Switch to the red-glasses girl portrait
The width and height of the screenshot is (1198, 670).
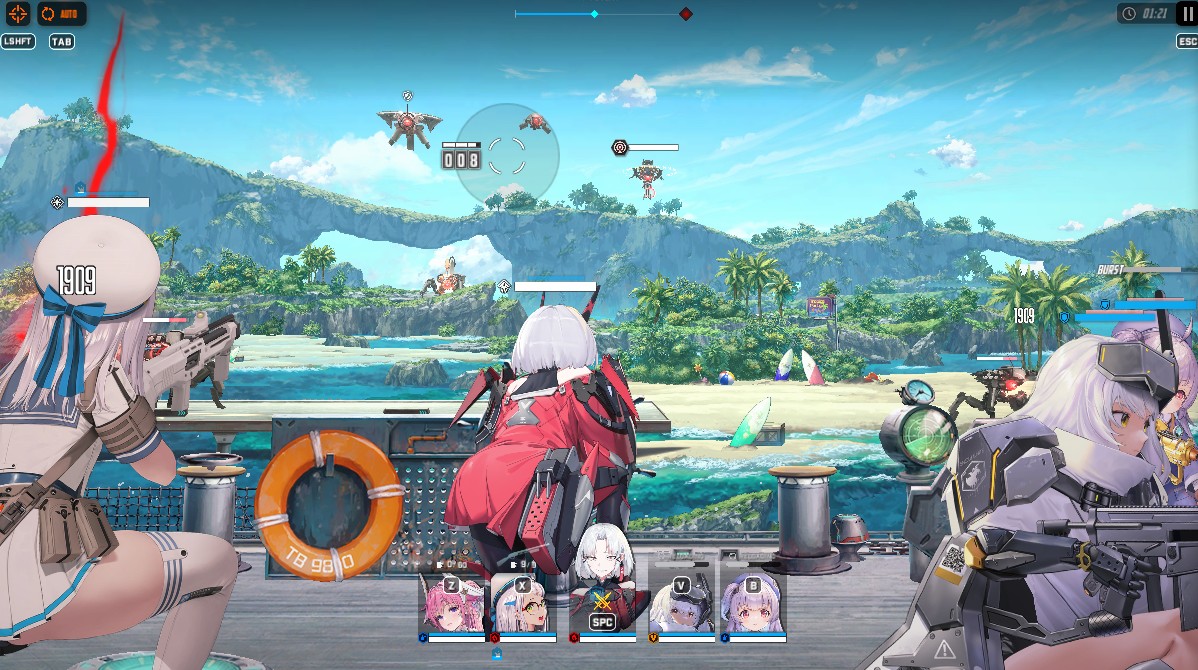tap(522, 606)
